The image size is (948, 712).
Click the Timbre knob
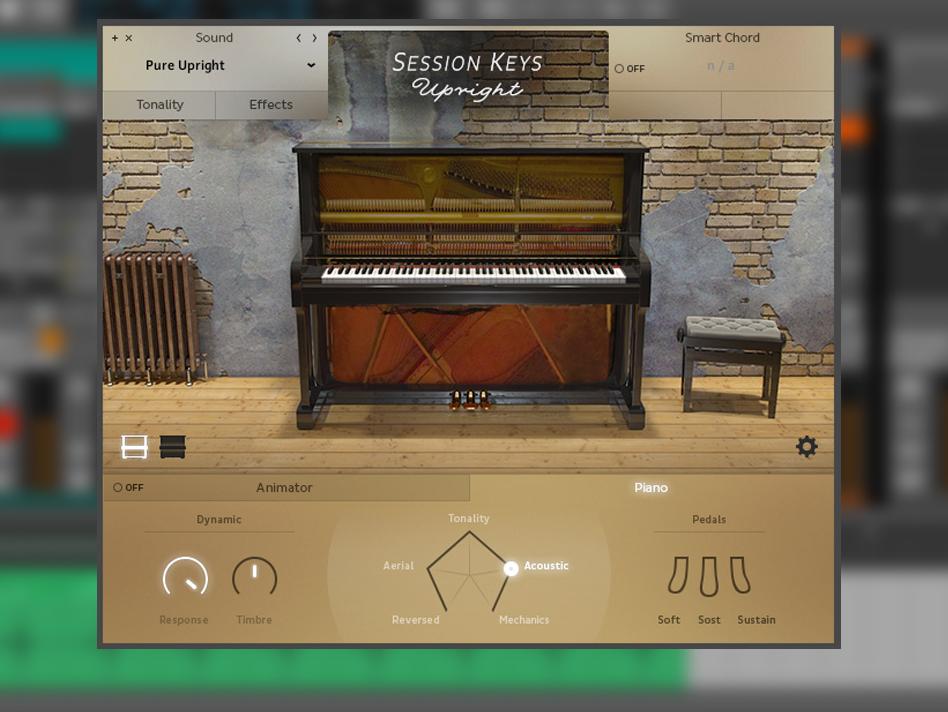[x=254, y=578]
